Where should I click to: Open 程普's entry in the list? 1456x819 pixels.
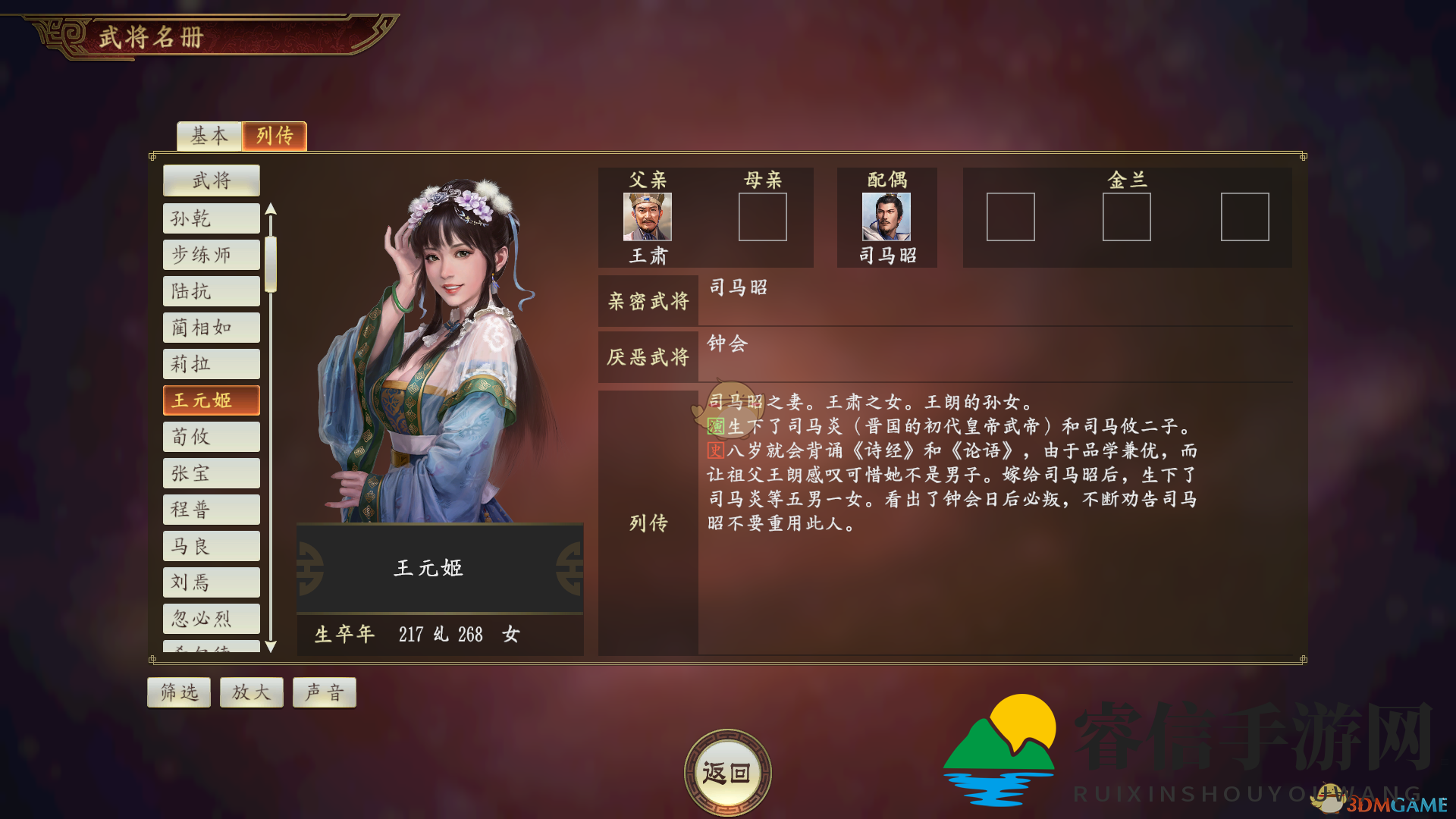point(212,510)
